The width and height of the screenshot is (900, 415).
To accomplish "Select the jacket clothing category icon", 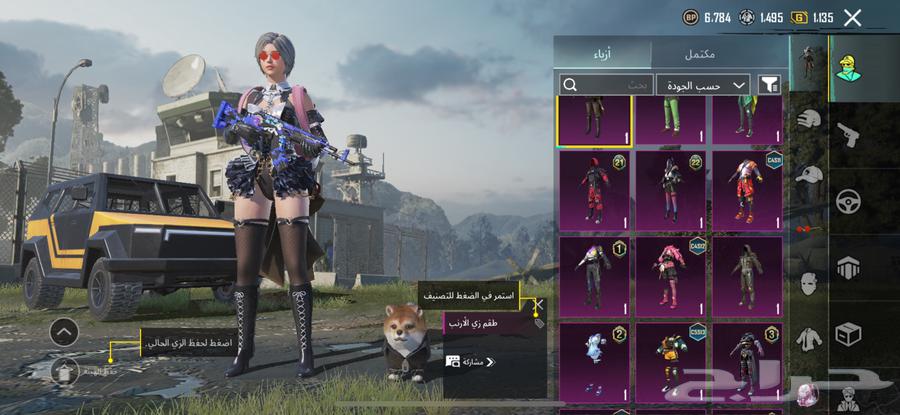I will click(x=809, y=339).
